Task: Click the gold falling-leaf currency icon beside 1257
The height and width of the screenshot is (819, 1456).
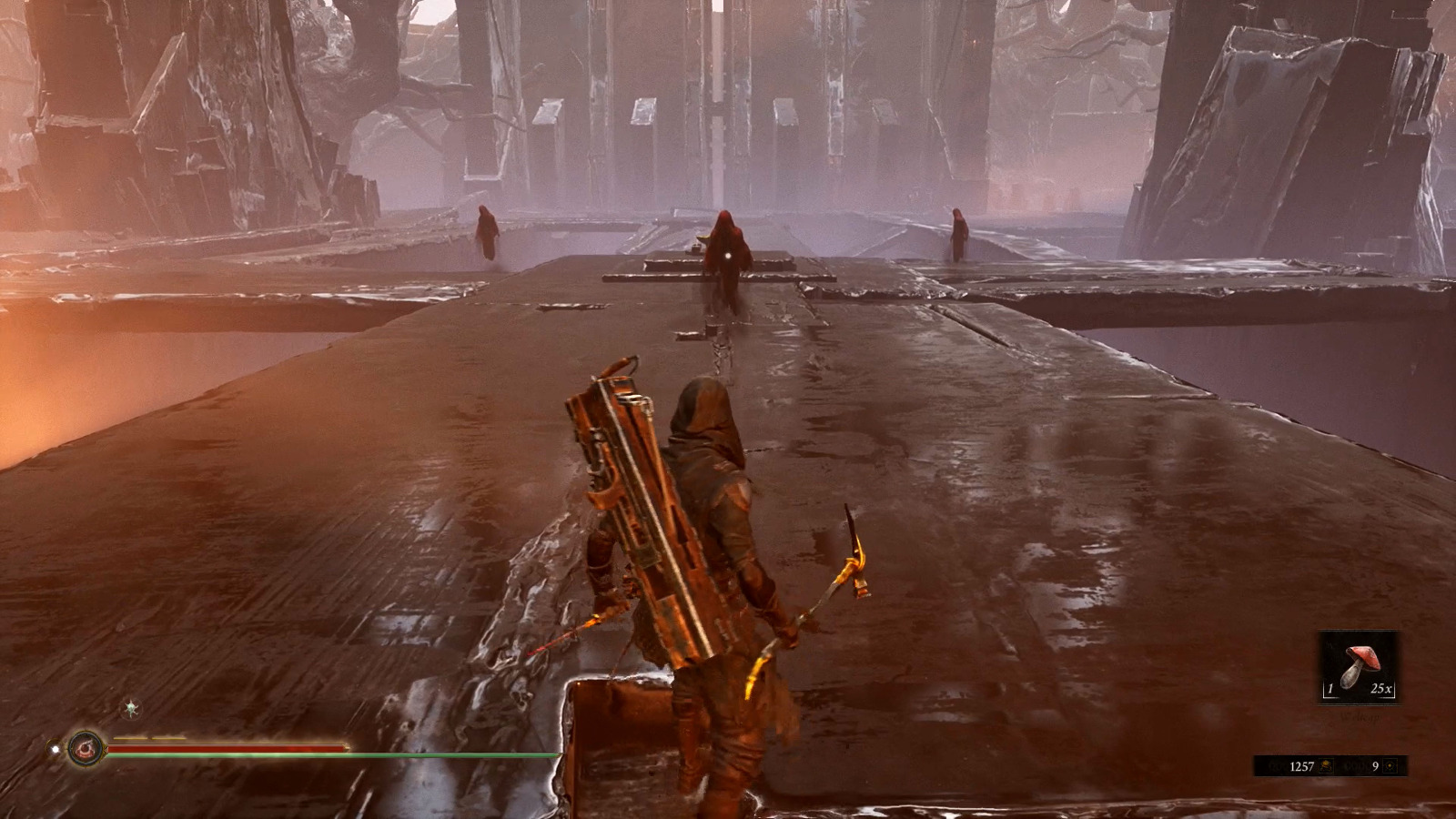Action: click(x=1326, y=766)
